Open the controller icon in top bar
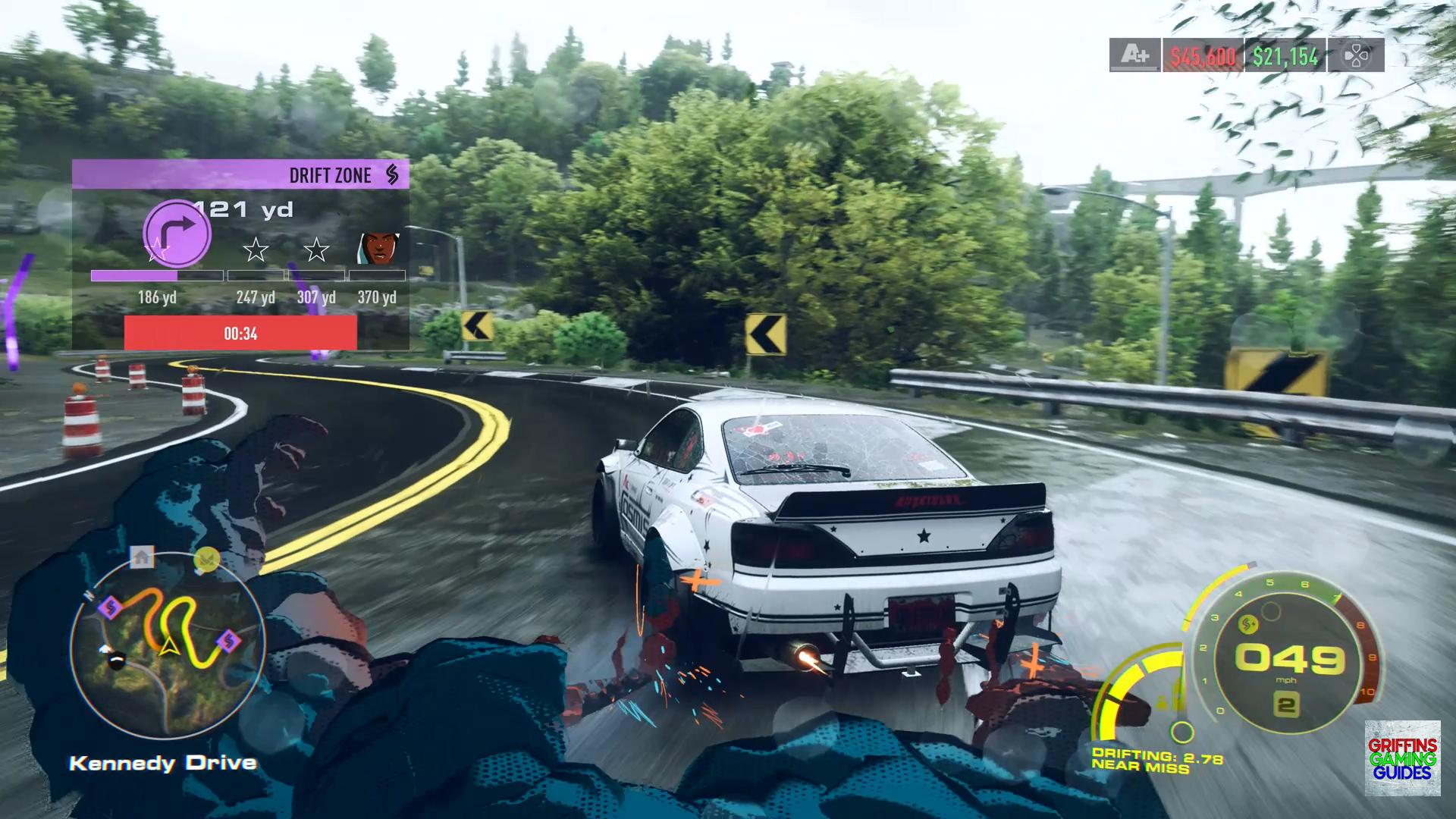 tap(1356, 55)
